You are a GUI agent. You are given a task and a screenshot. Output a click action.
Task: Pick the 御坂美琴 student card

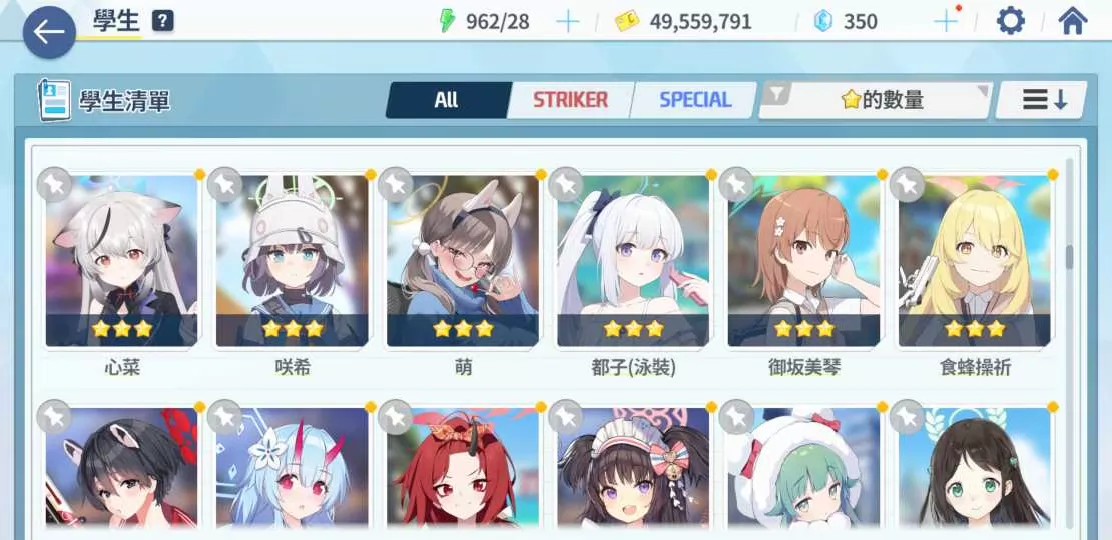(x=804, y=262)
